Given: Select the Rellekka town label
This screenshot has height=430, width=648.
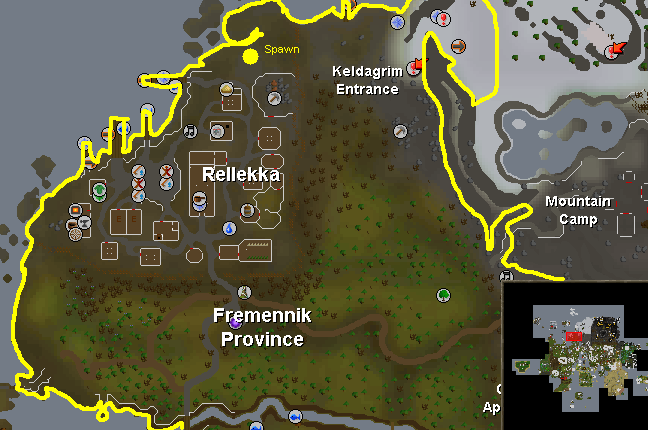Looking at the screenshot, I should tap(240, 174).
